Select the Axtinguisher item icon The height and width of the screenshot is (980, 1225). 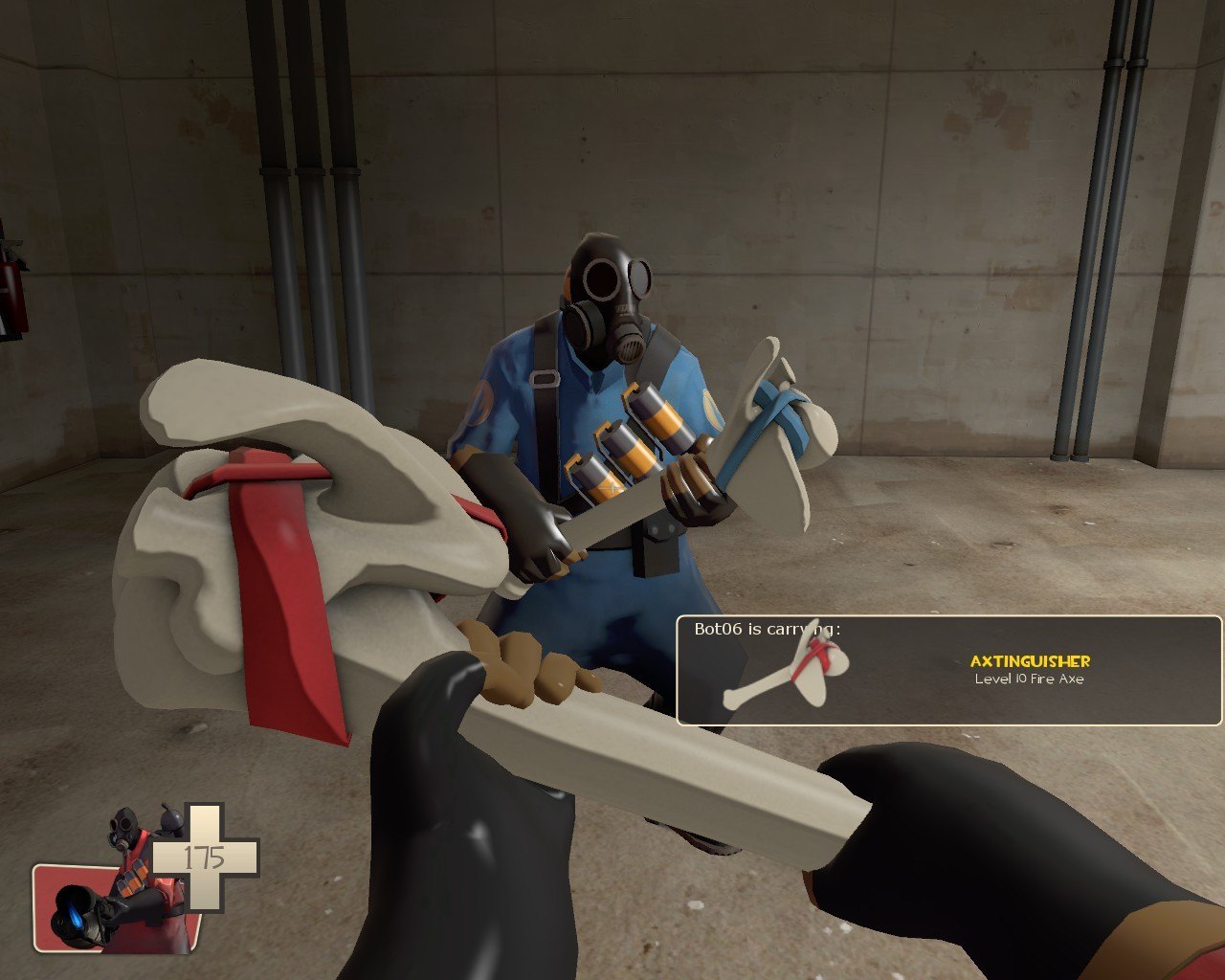tap(785, 671)
